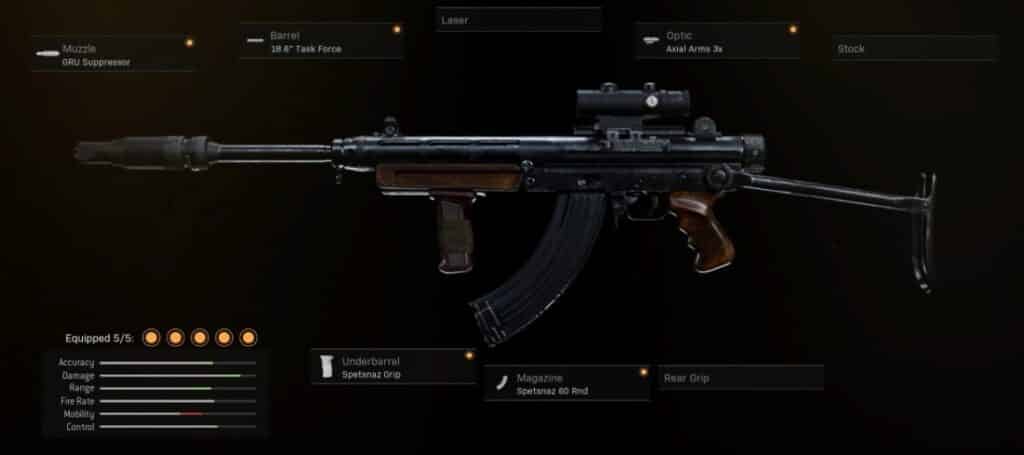The height and width of the screenshot is (455, 1024).
Task: Open the Underbarrel Spetsnaz Grip slot
Action: click(x=393, y=367)
